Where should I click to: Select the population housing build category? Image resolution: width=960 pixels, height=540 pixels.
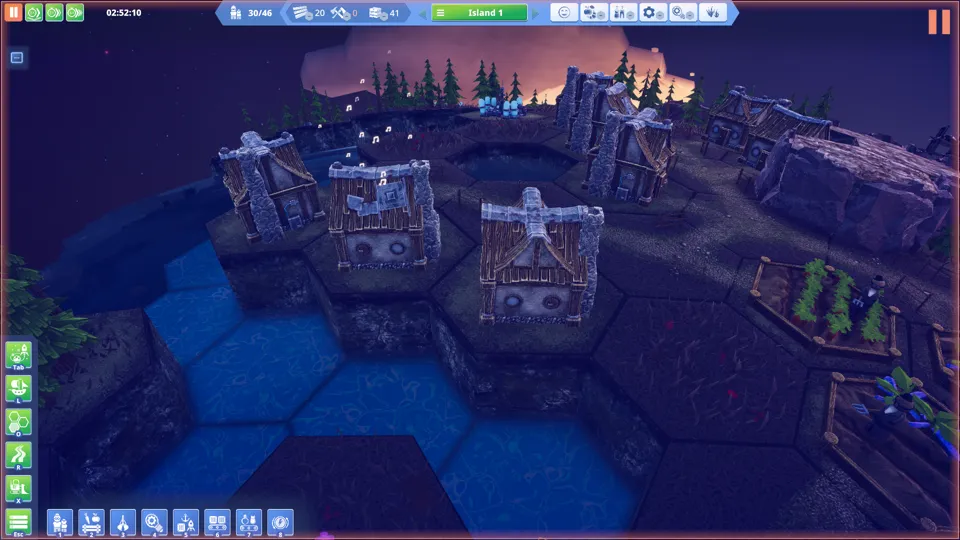click(60, 521)
